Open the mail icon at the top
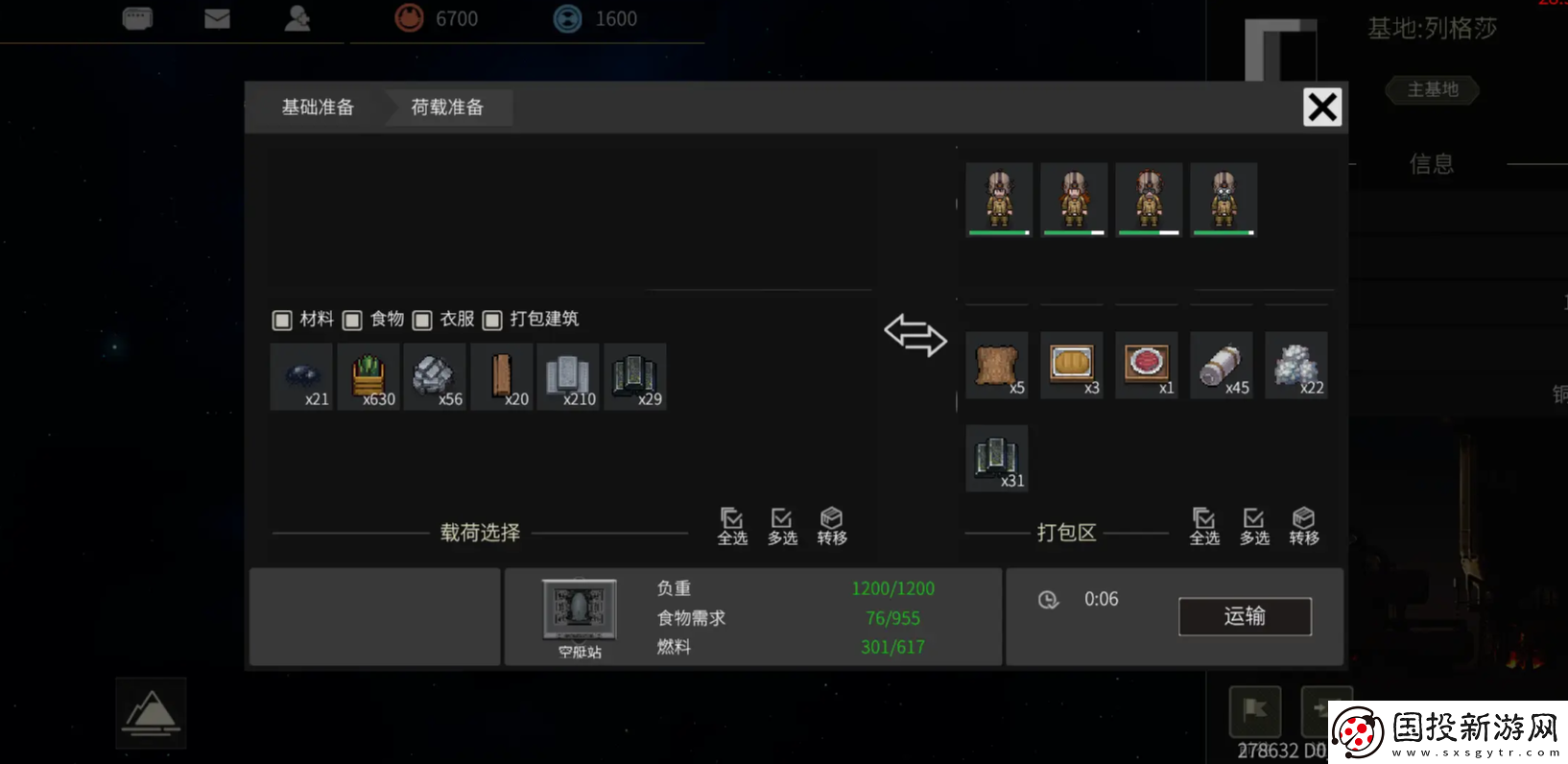 click(x=217, y=16)
